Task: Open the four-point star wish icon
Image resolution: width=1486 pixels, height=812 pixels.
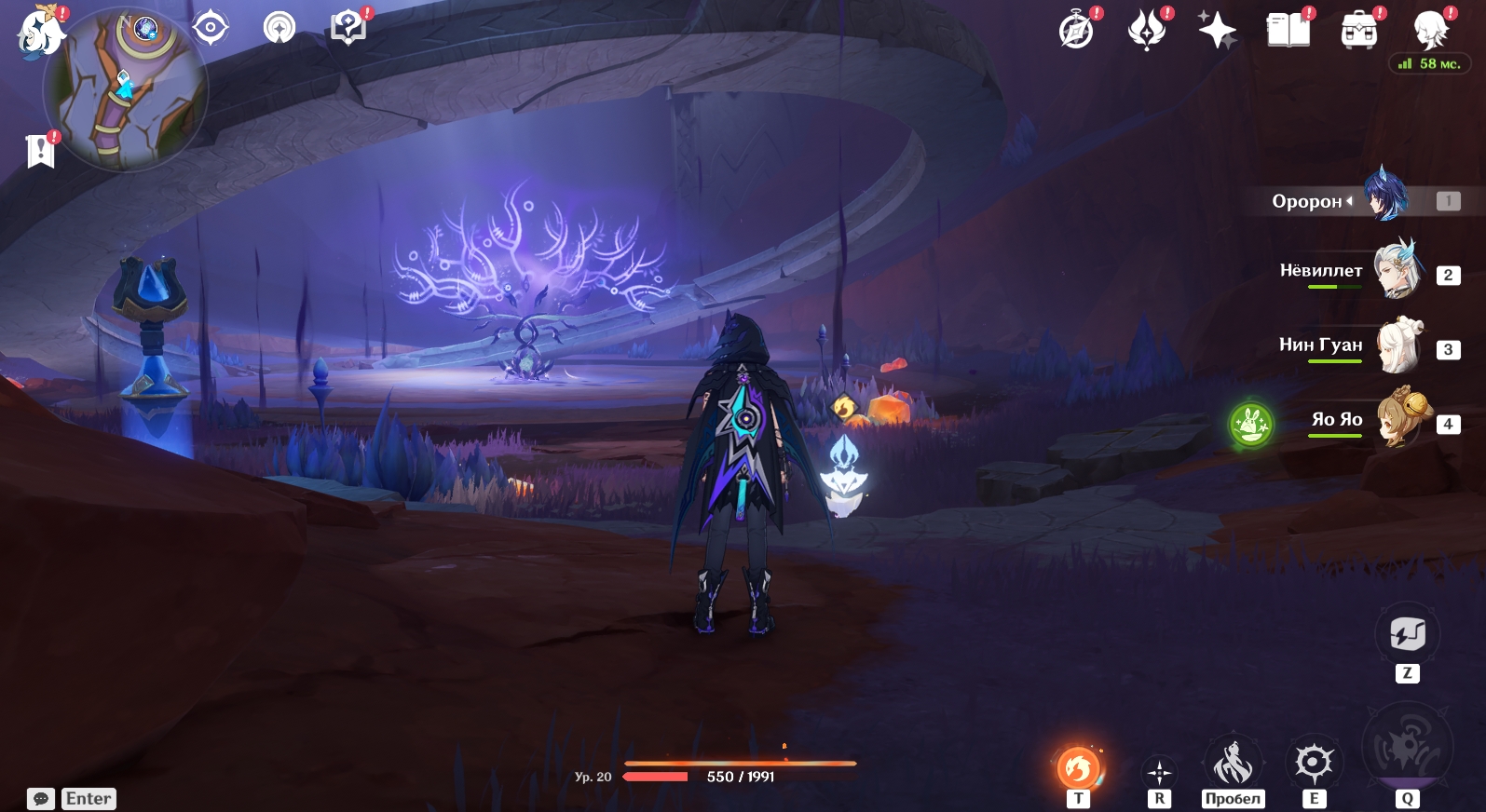Action: click(1217, 32)
